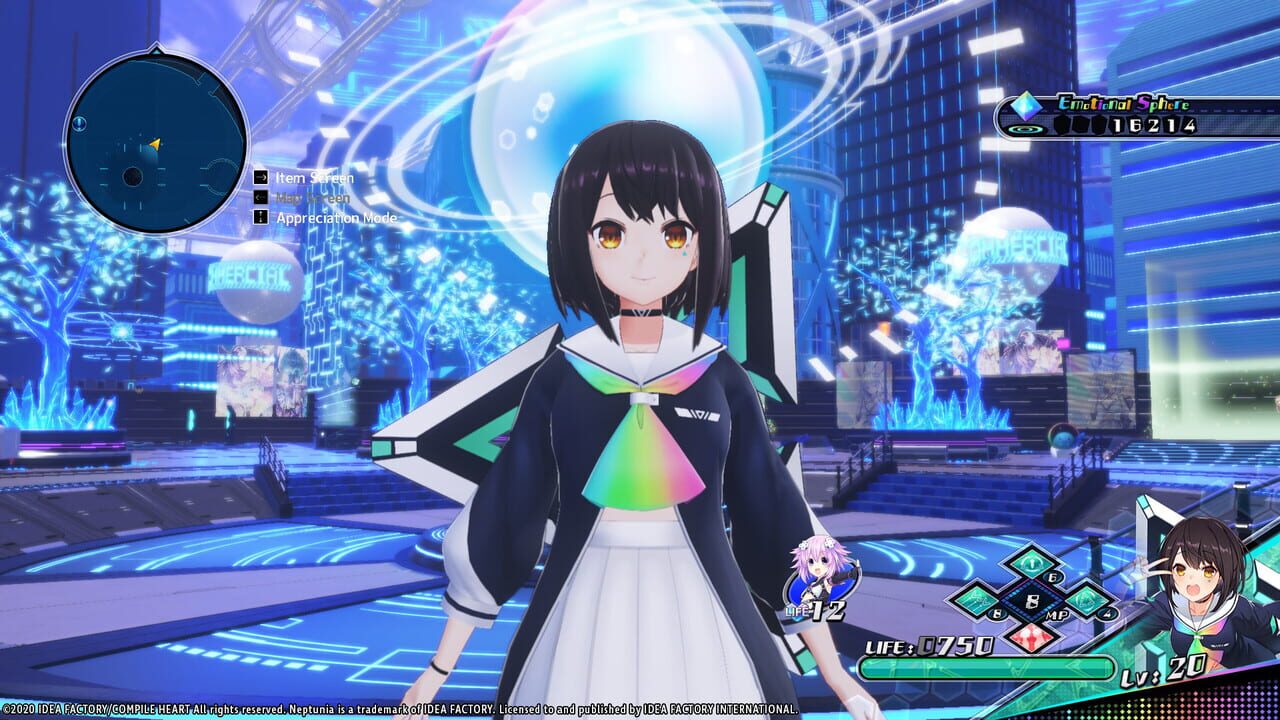
Task: Toggle the player direction marker on minimap
Action: tap(155, 146)
